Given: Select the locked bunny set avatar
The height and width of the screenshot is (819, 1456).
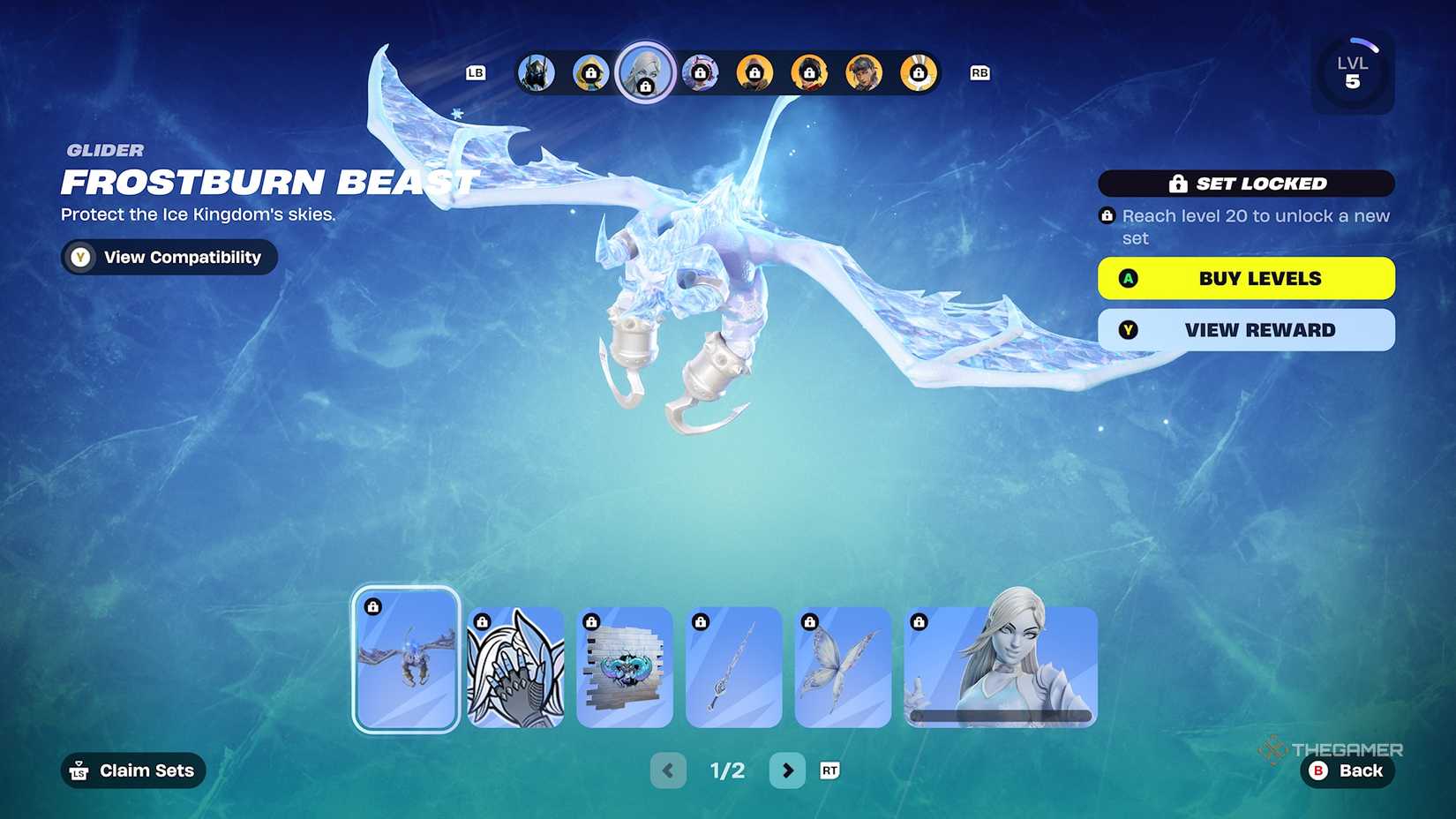Looking at the screenshot, I should (919, 73).
